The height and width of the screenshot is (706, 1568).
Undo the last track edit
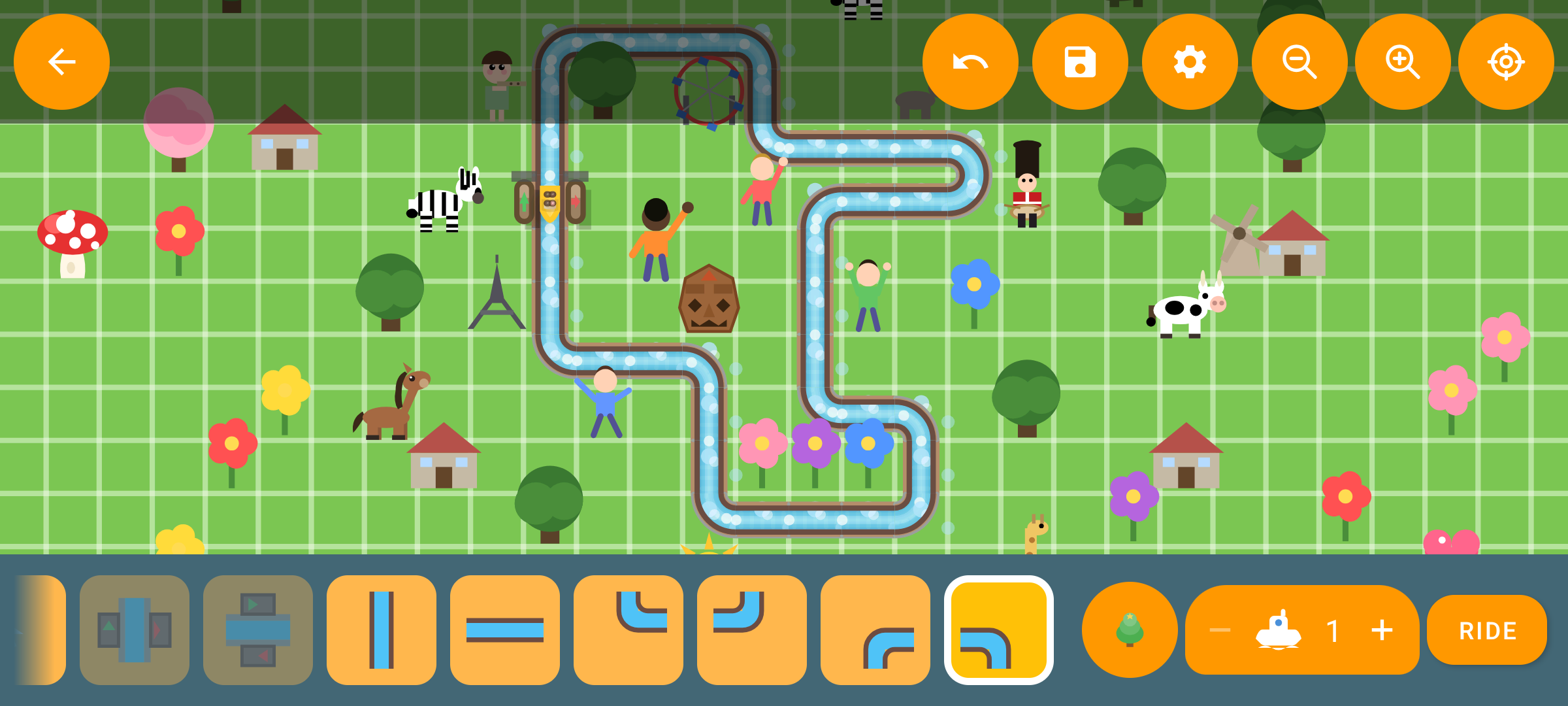[971, 62]
